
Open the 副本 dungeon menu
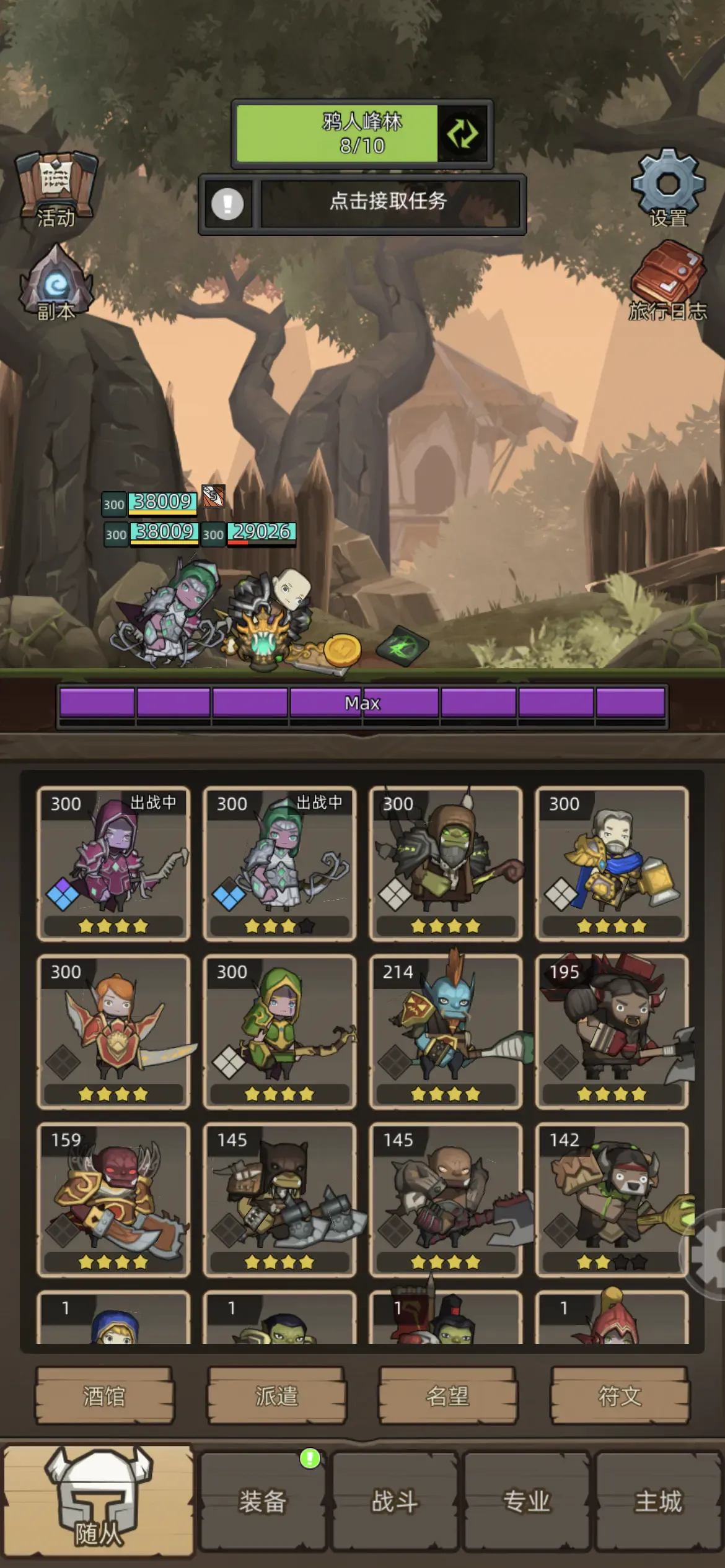[x=56, y=283]
